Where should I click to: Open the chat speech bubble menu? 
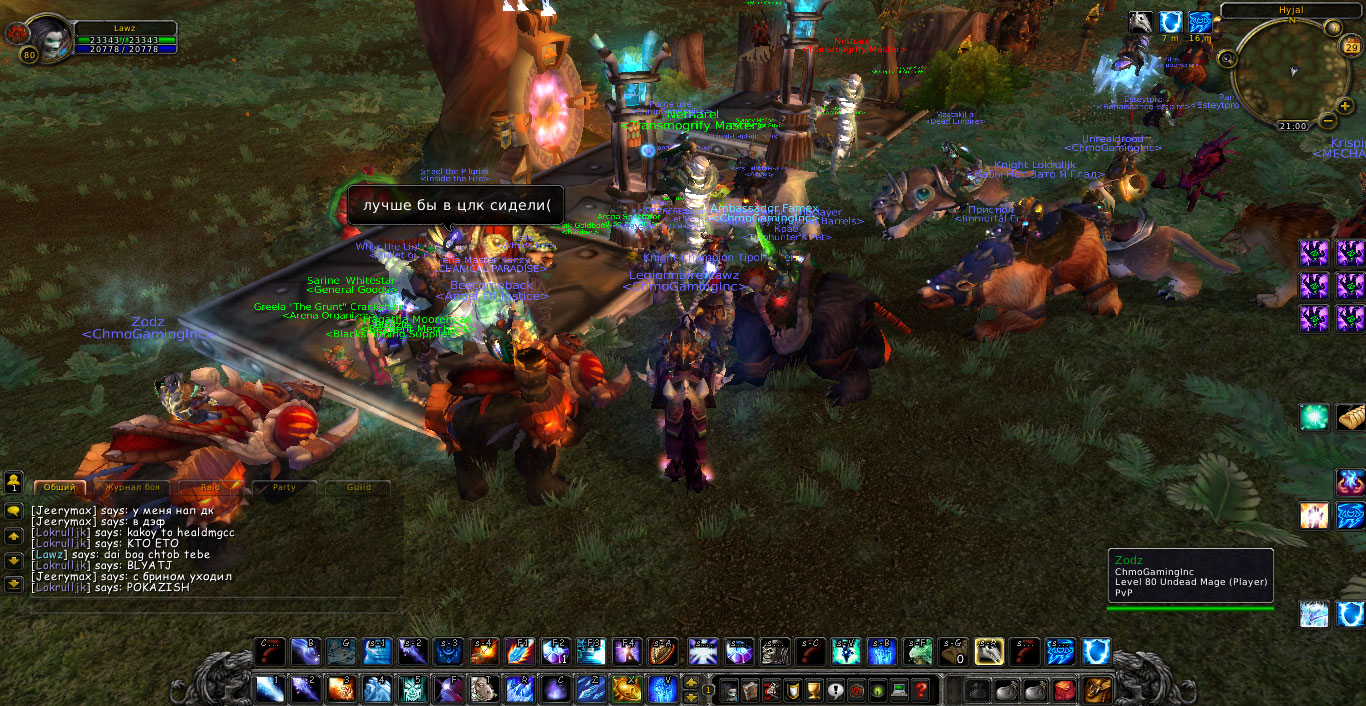coord(14,510)
